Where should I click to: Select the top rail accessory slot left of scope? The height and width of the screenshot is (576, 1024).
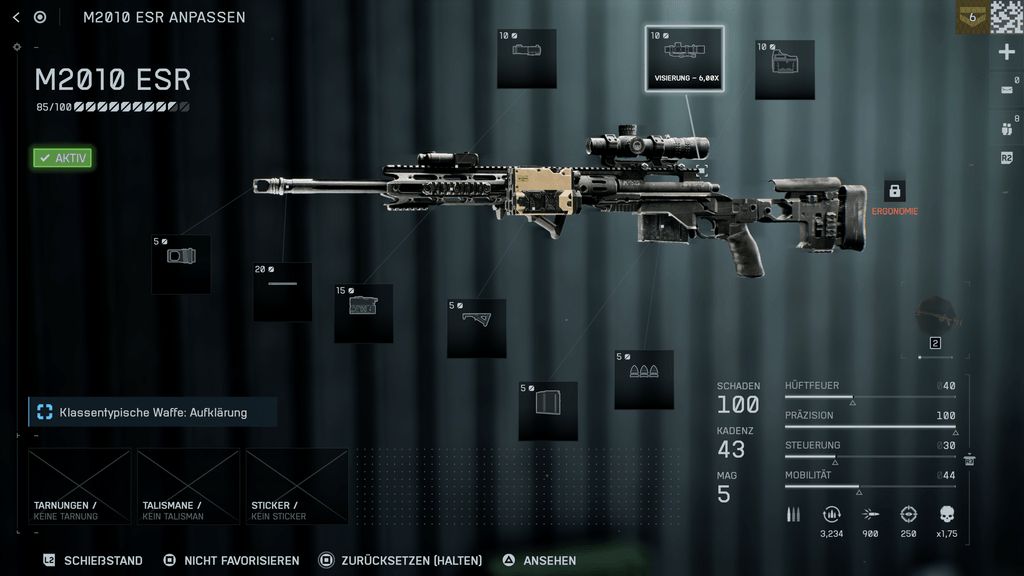(x=527, y=59)
